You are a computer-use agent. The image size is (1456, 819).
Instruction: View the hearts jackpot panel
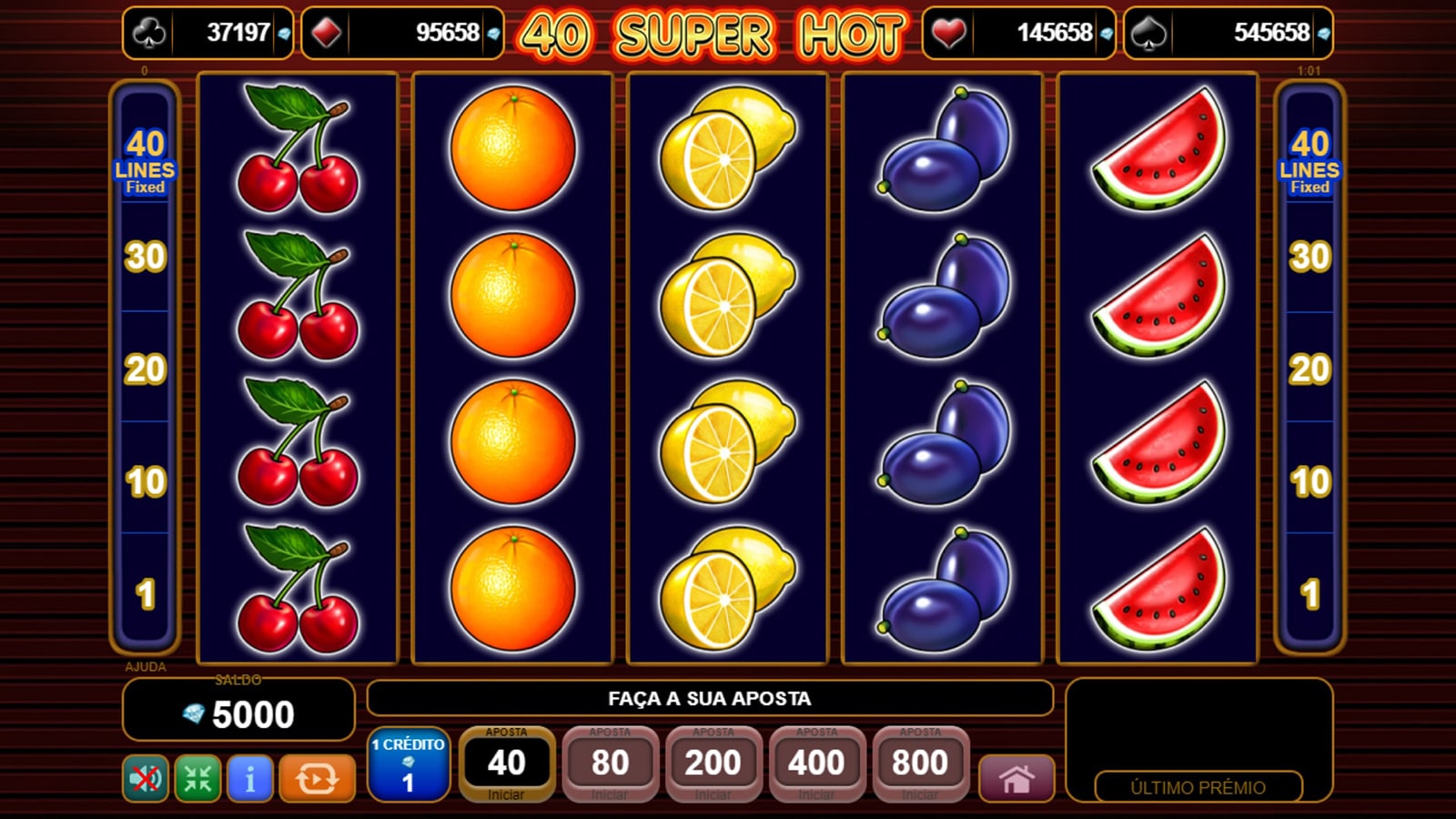point(1018,34)
